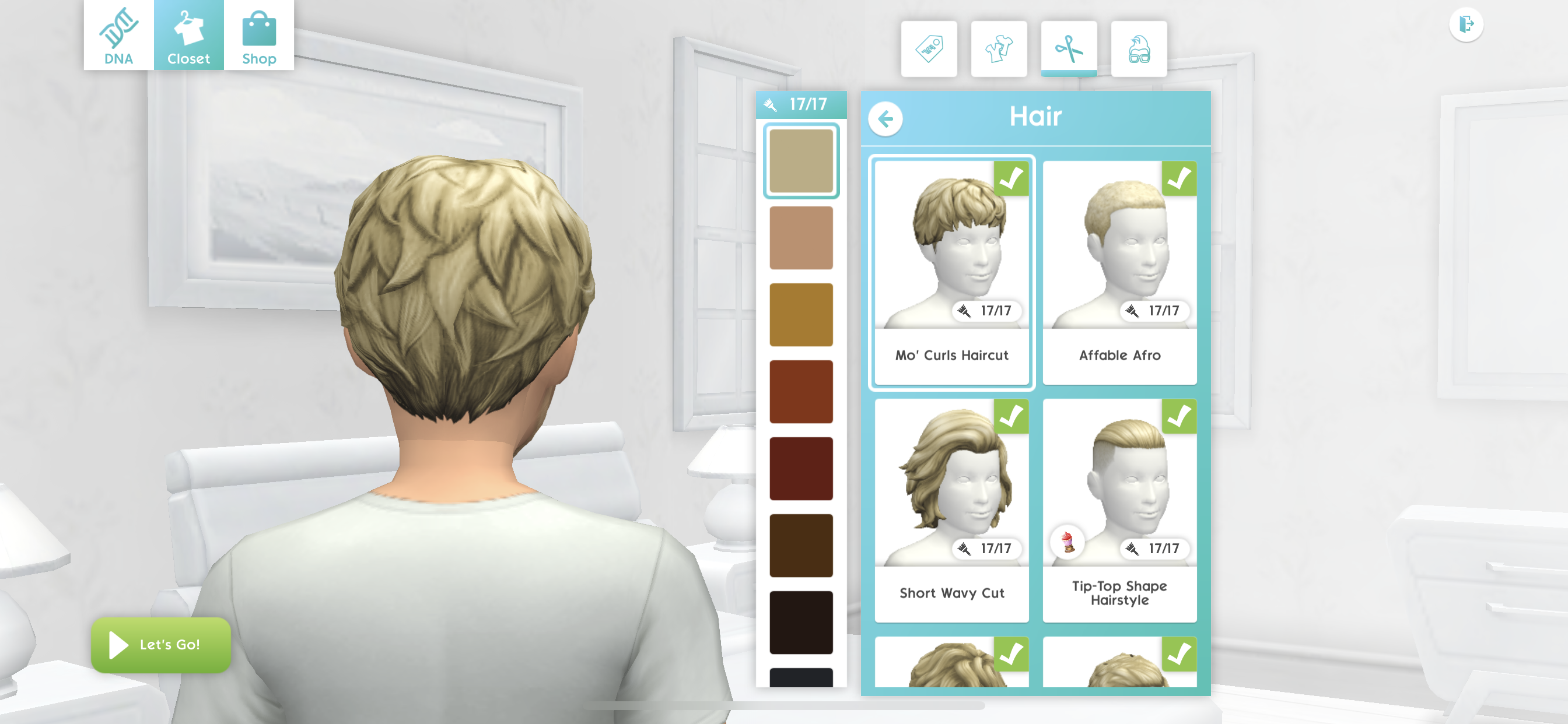This screenshot has height=724, width=1568.
Task: Switch to the Closet tab
Action: (188, 36)
